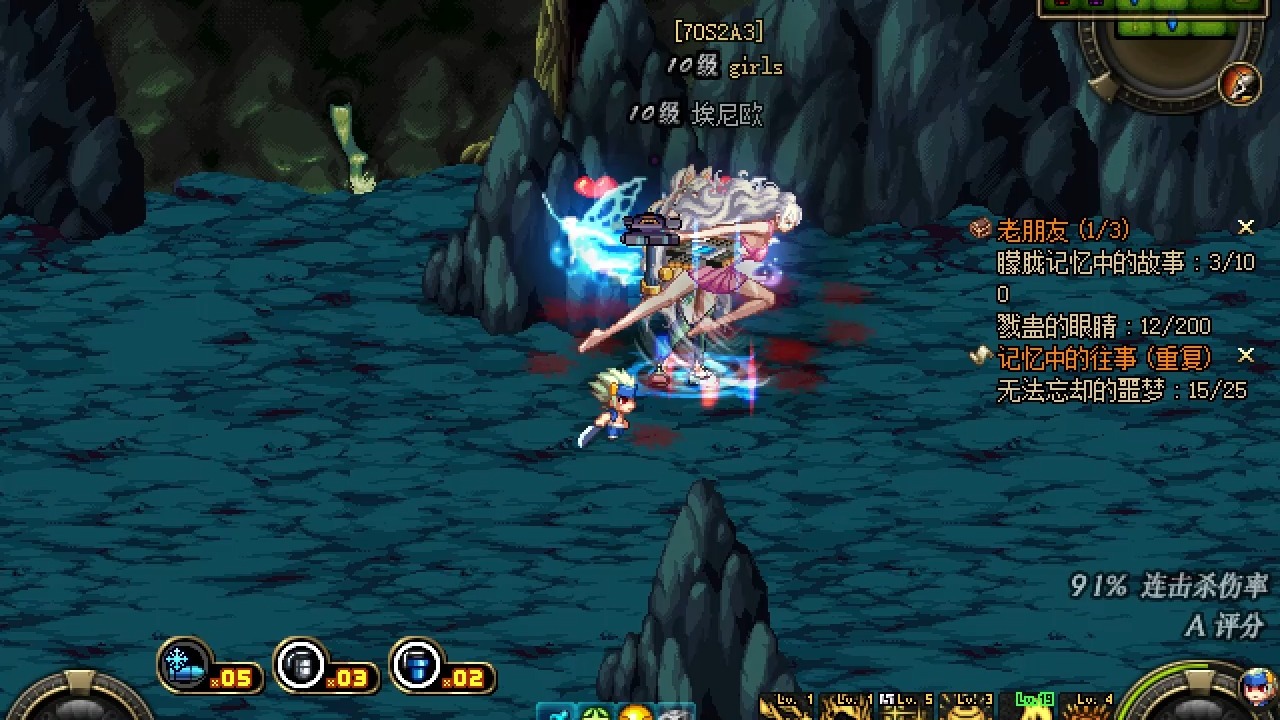
Task: Select the silver bullet icon with x03
Action: coord(301,664)
